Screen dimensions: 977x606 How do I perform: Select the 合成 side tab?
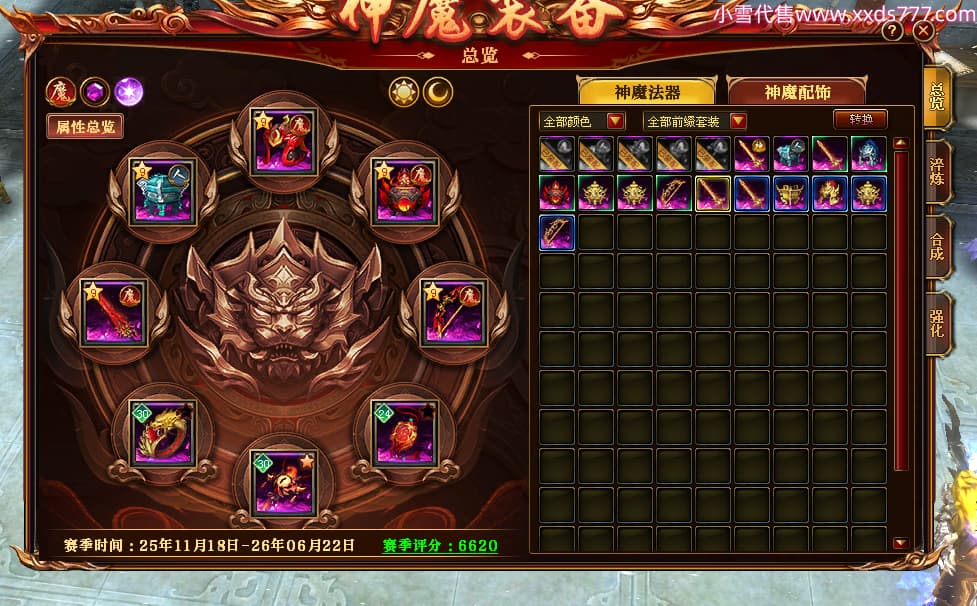pos(937,248)
